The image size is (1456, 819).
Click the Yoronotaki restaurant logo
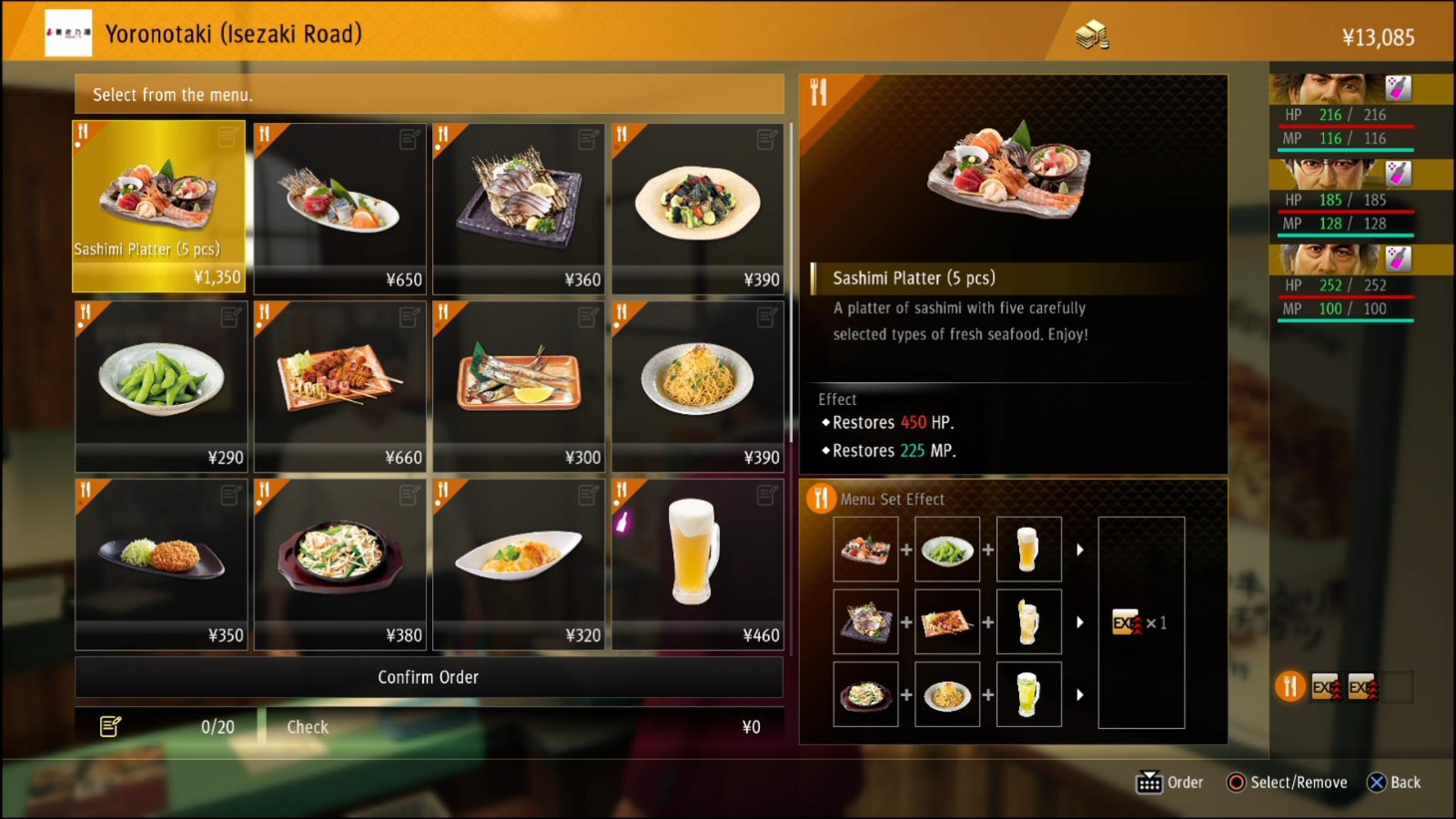click(x=67, y=35)
